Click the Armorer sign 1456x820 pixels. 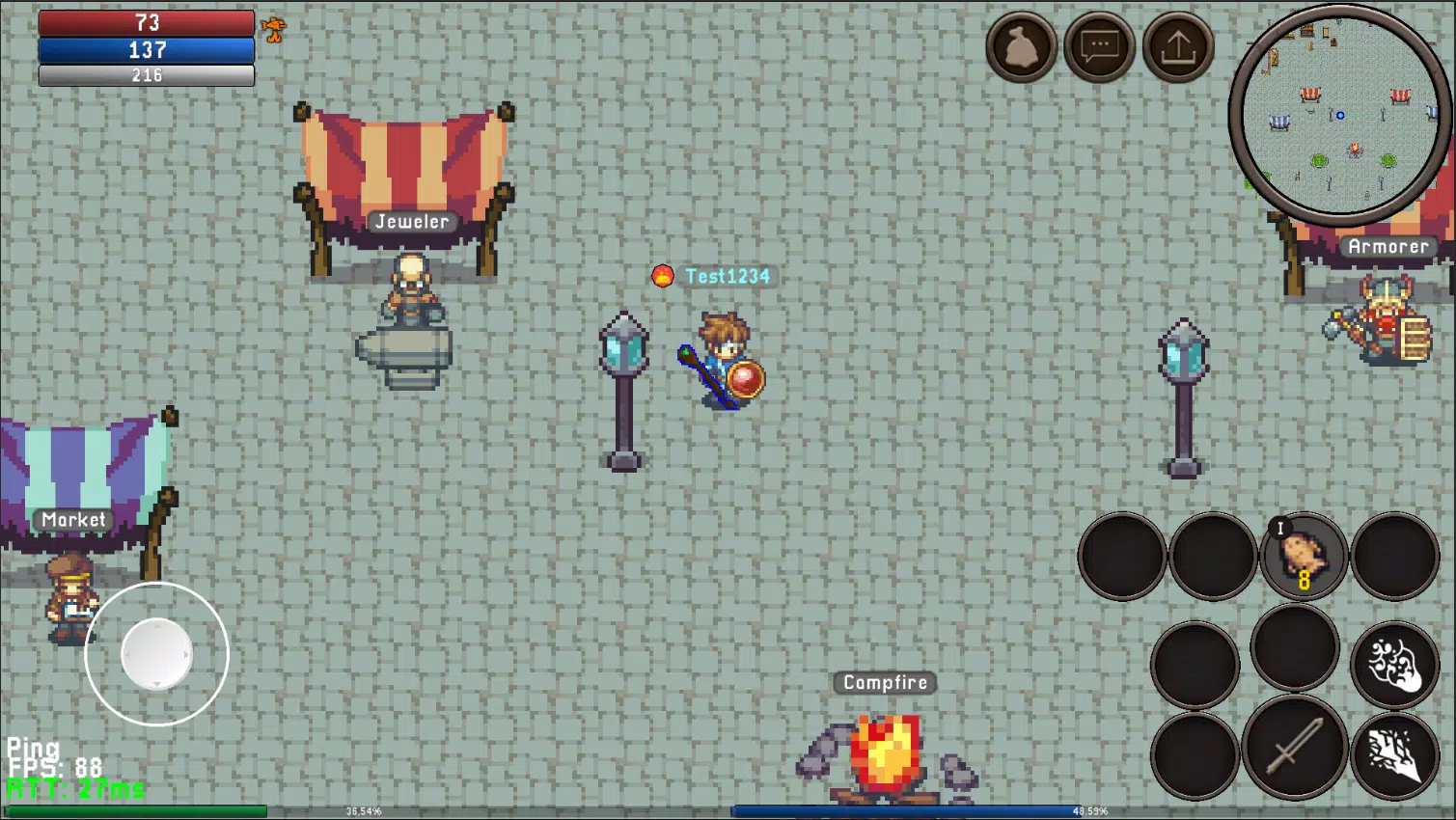[x=1389, y=246]
